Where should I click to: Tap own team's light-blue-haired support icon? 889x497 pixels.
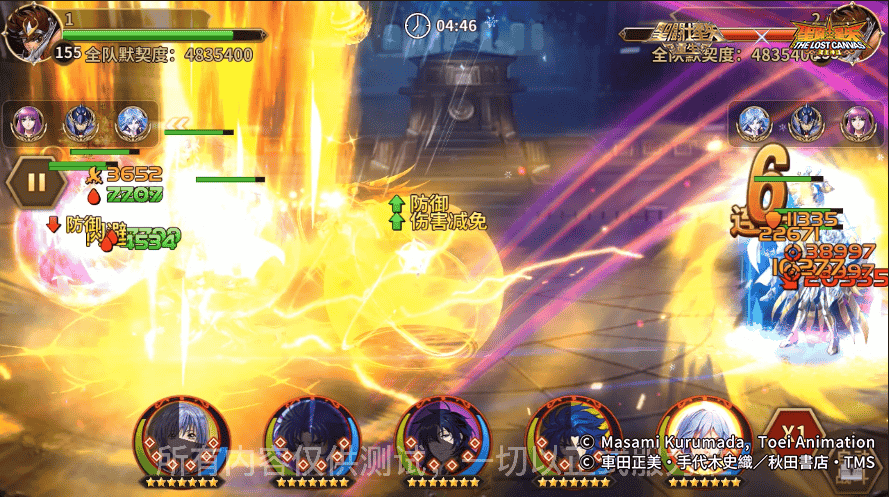pos(131,122)
